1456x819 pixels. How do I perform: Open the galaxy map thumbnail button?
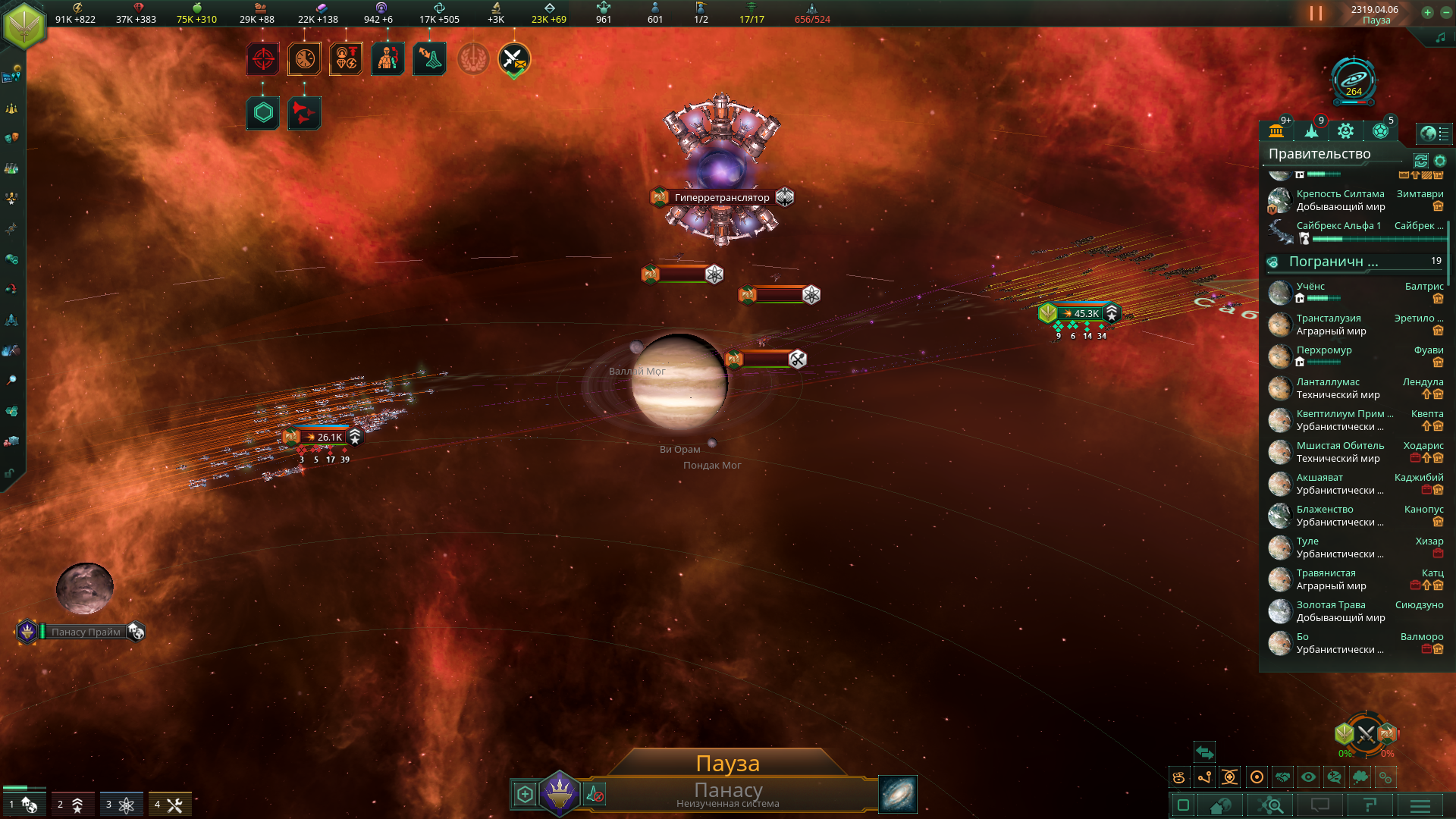[898, 794]
